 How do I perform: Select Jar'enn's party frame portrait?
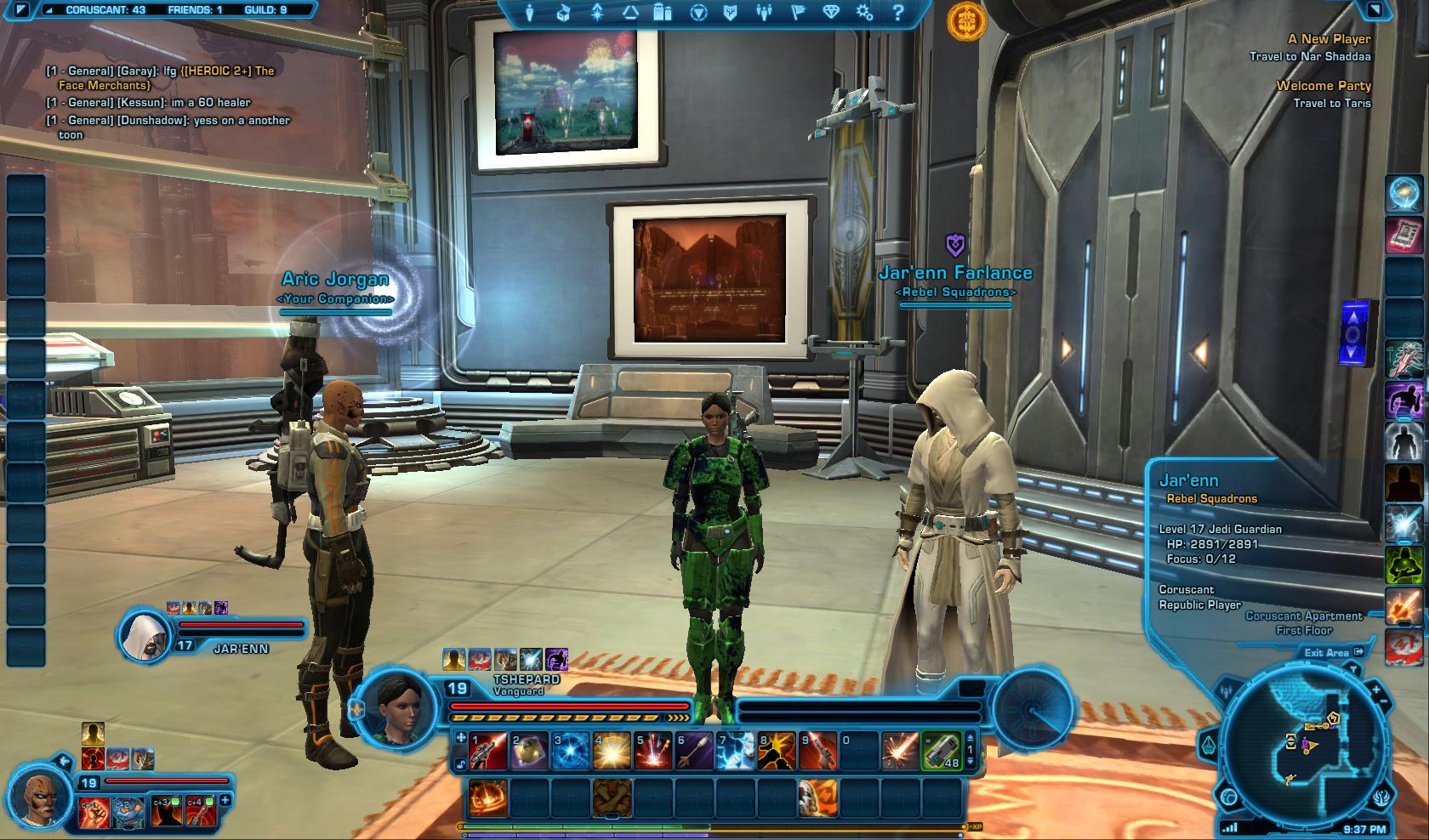click(x=145, y=635)
